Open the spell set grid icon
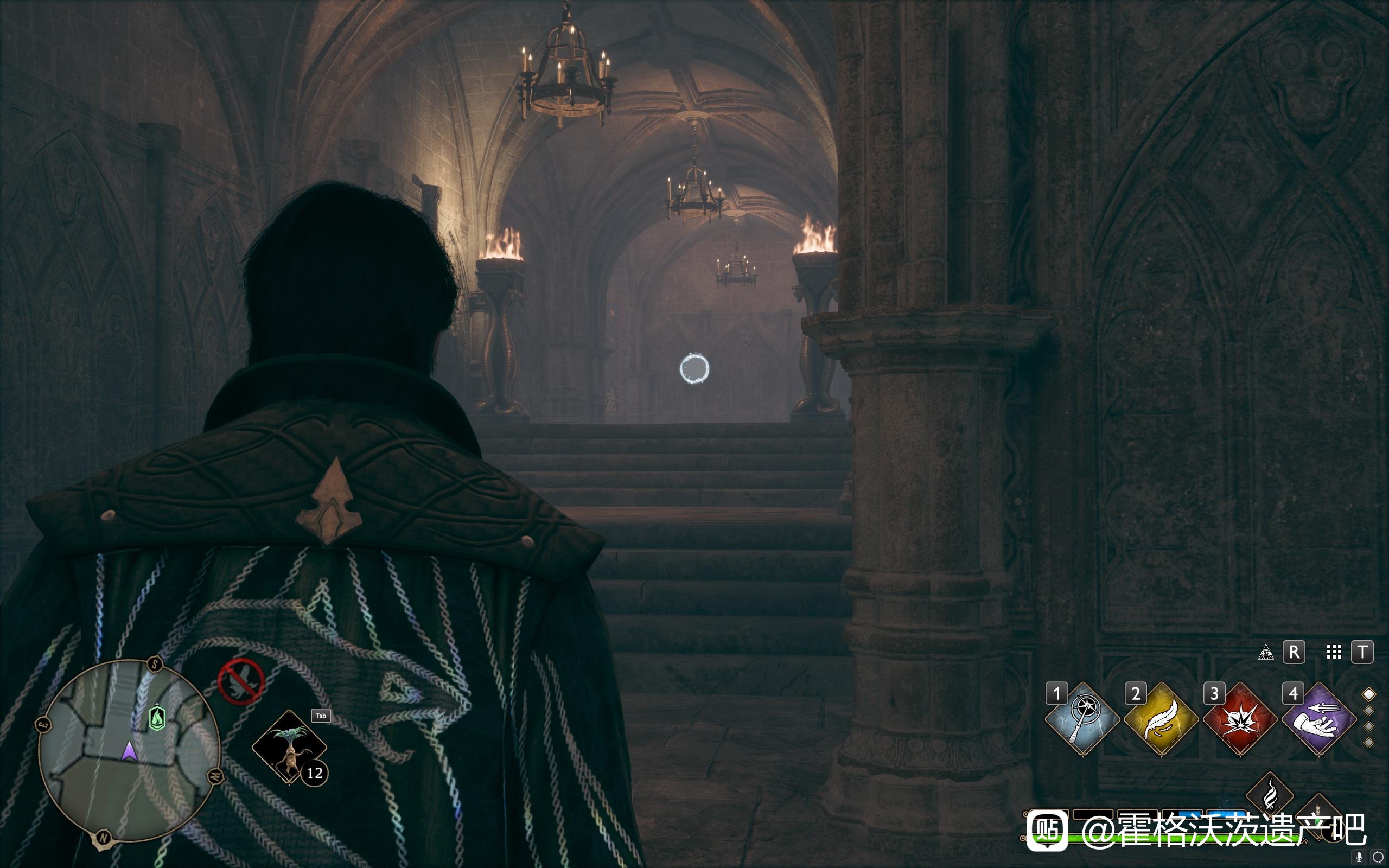This screenshot has height=868, width=1389. tap(1334, 652)
